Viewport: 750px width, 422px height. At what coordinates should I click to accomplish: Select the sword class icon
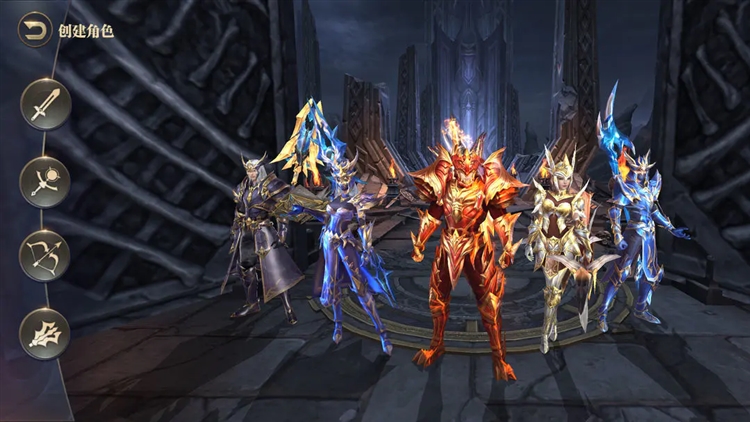(x=45, y=105)
